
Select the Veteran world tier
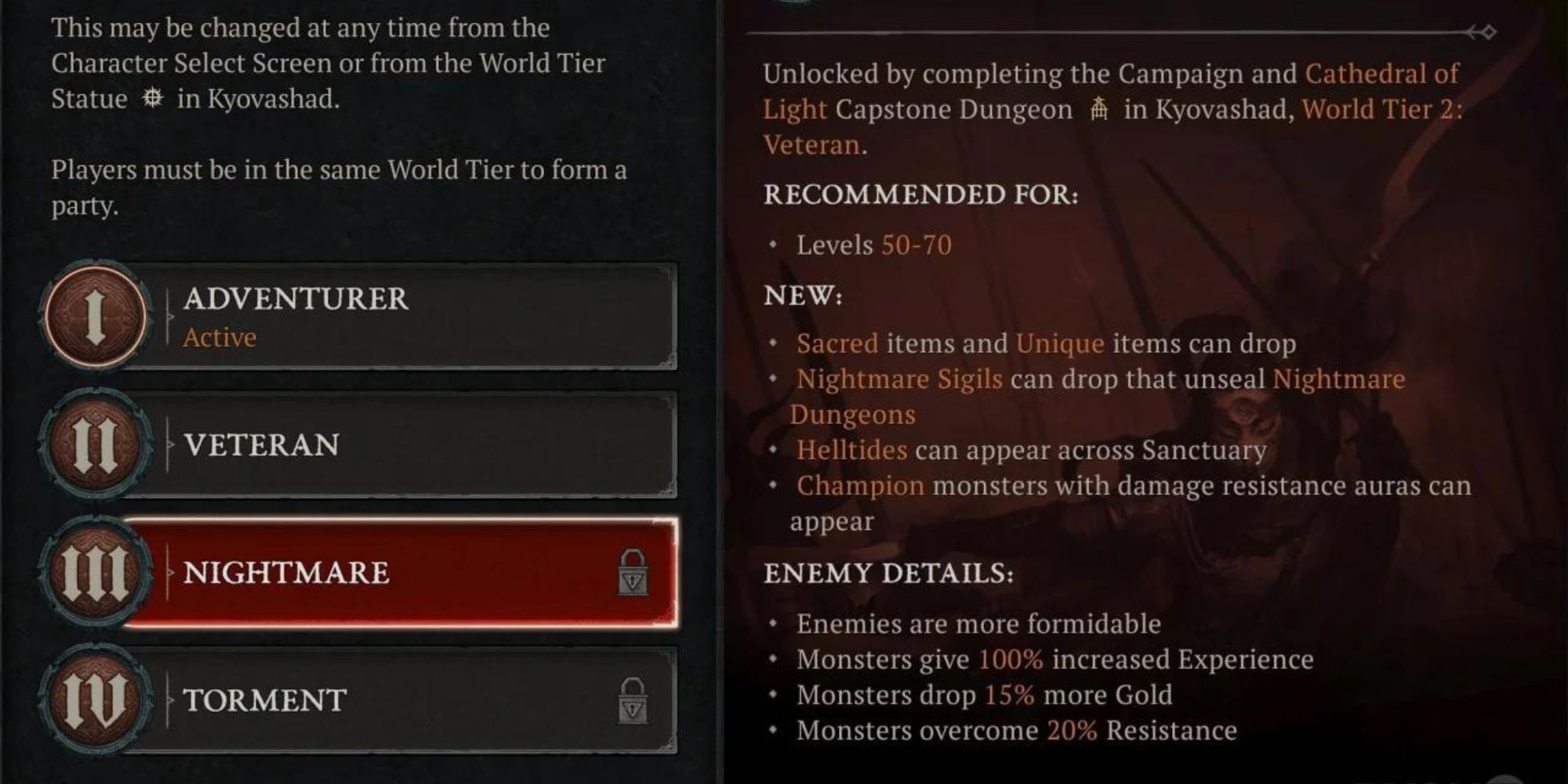tap(392, 444)
